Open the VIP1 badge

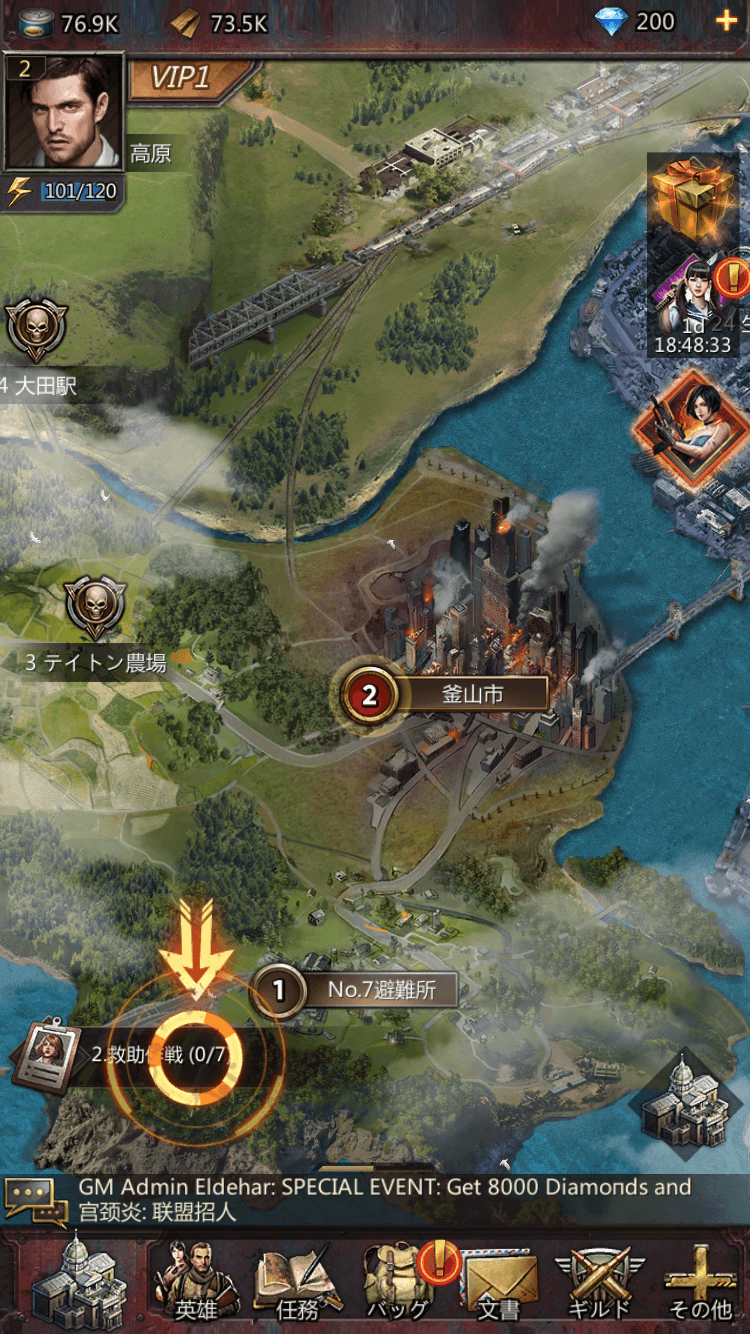185,78
